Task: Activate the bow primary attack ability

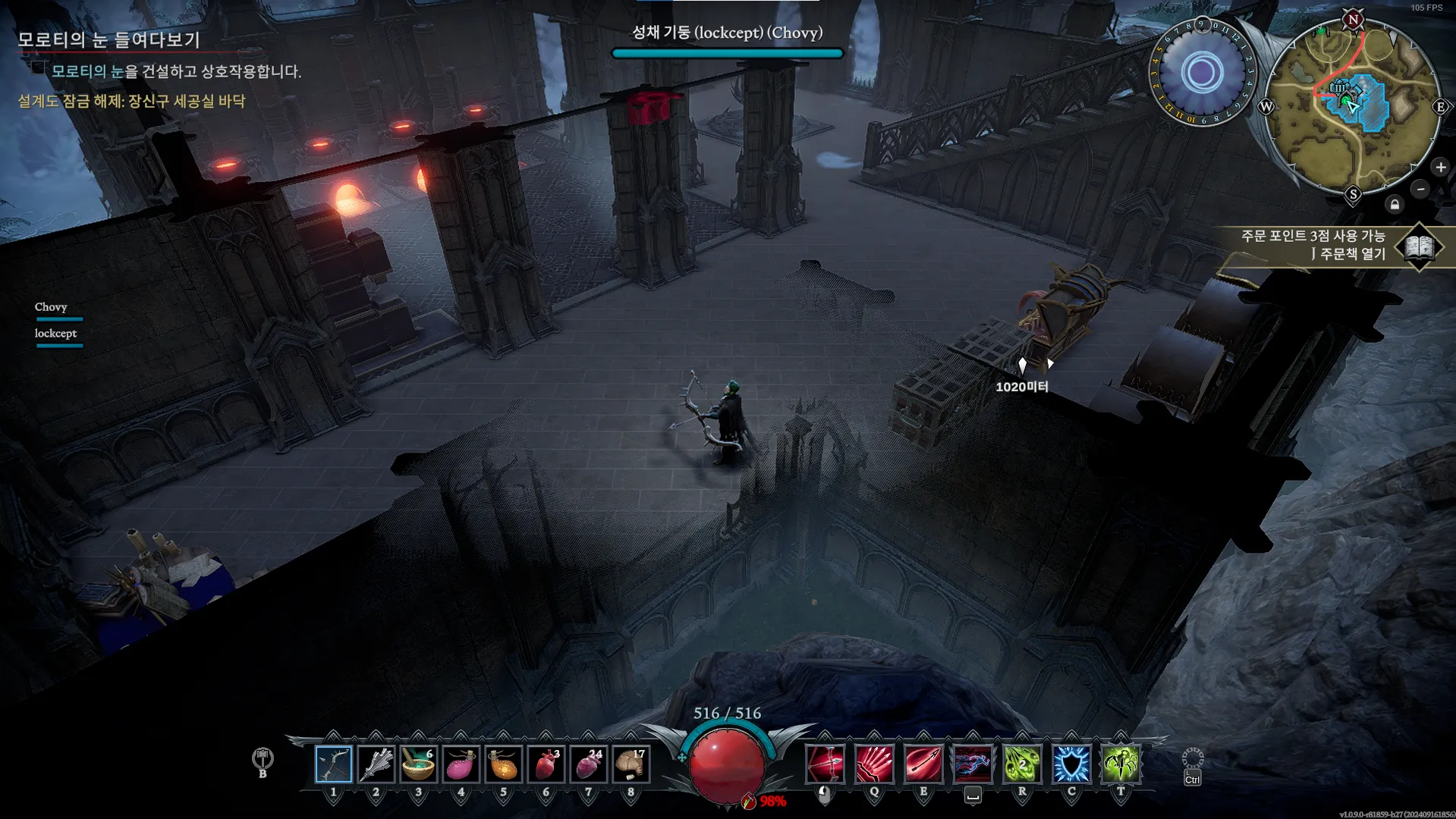Action: tap(825, 764)
